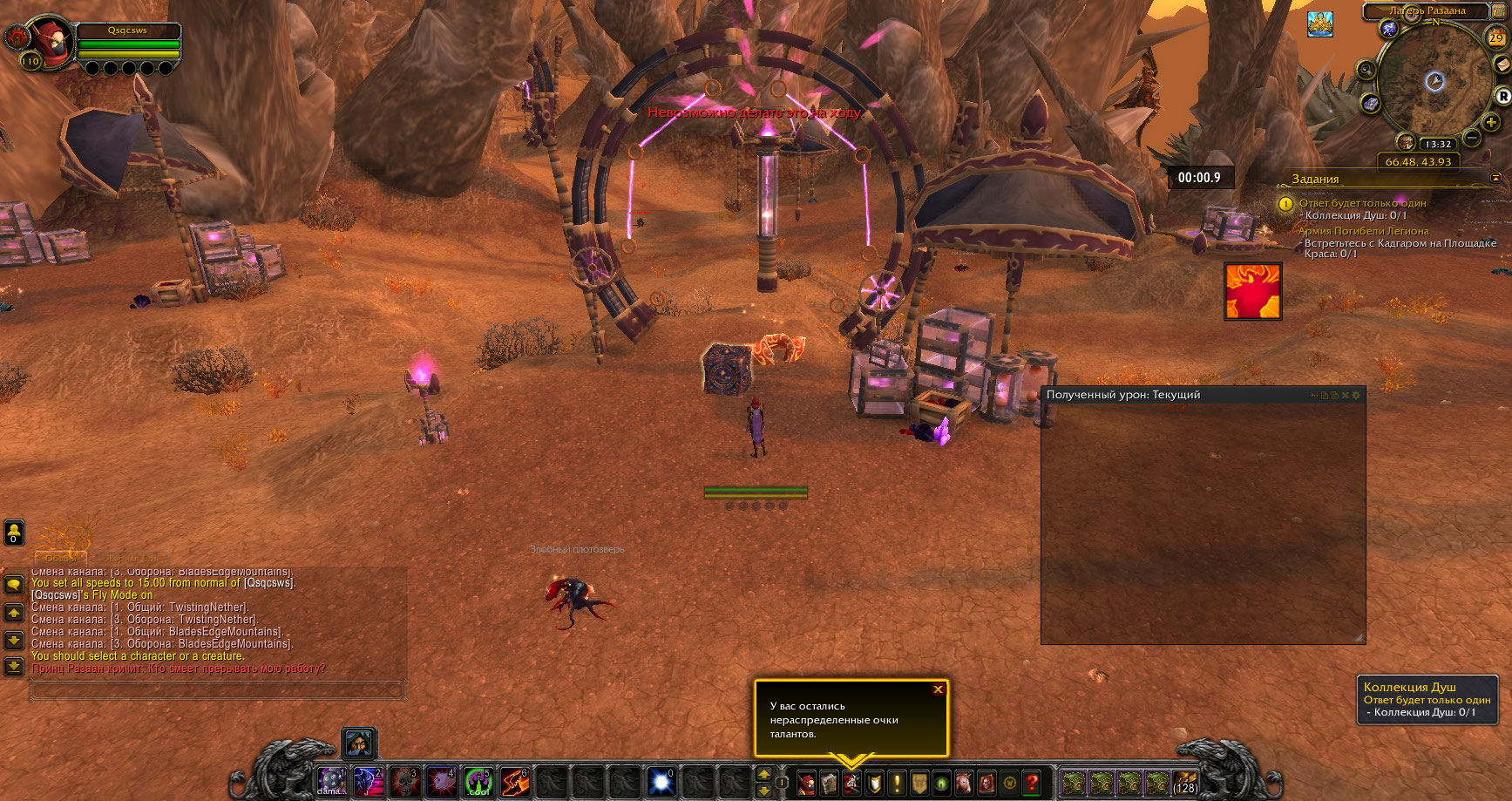
Task: Click the red phoenix quest item button
Action: tap(1252, 291)
